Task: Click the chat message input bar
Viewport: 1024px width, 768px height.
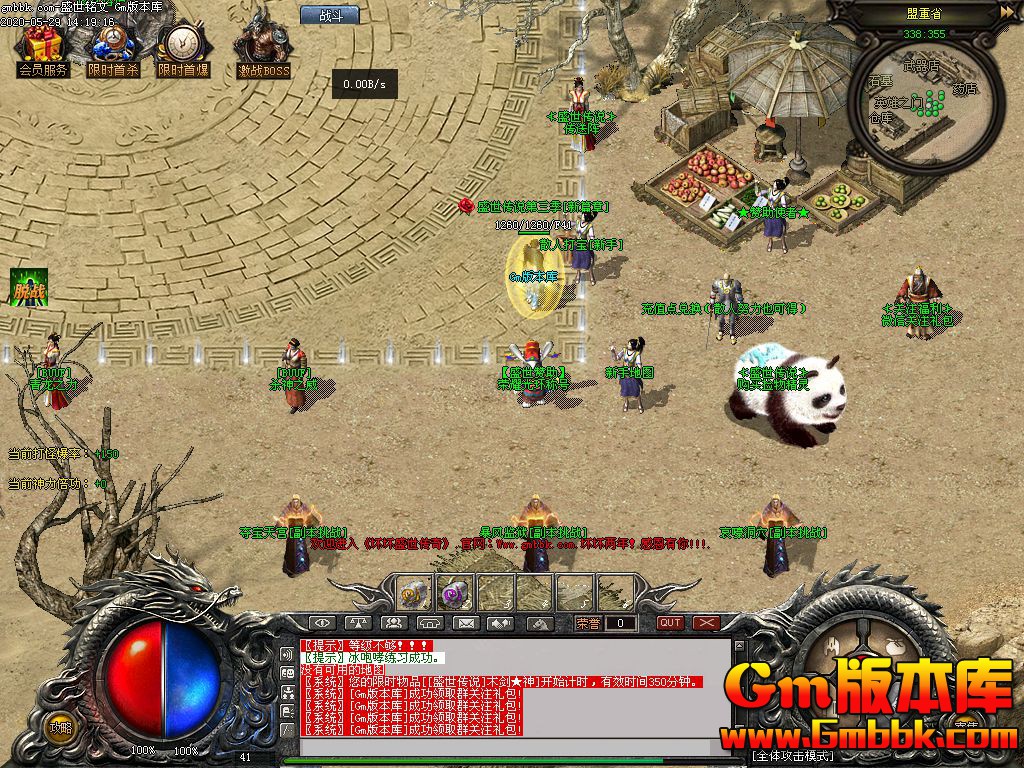Action: pos(500,744)
